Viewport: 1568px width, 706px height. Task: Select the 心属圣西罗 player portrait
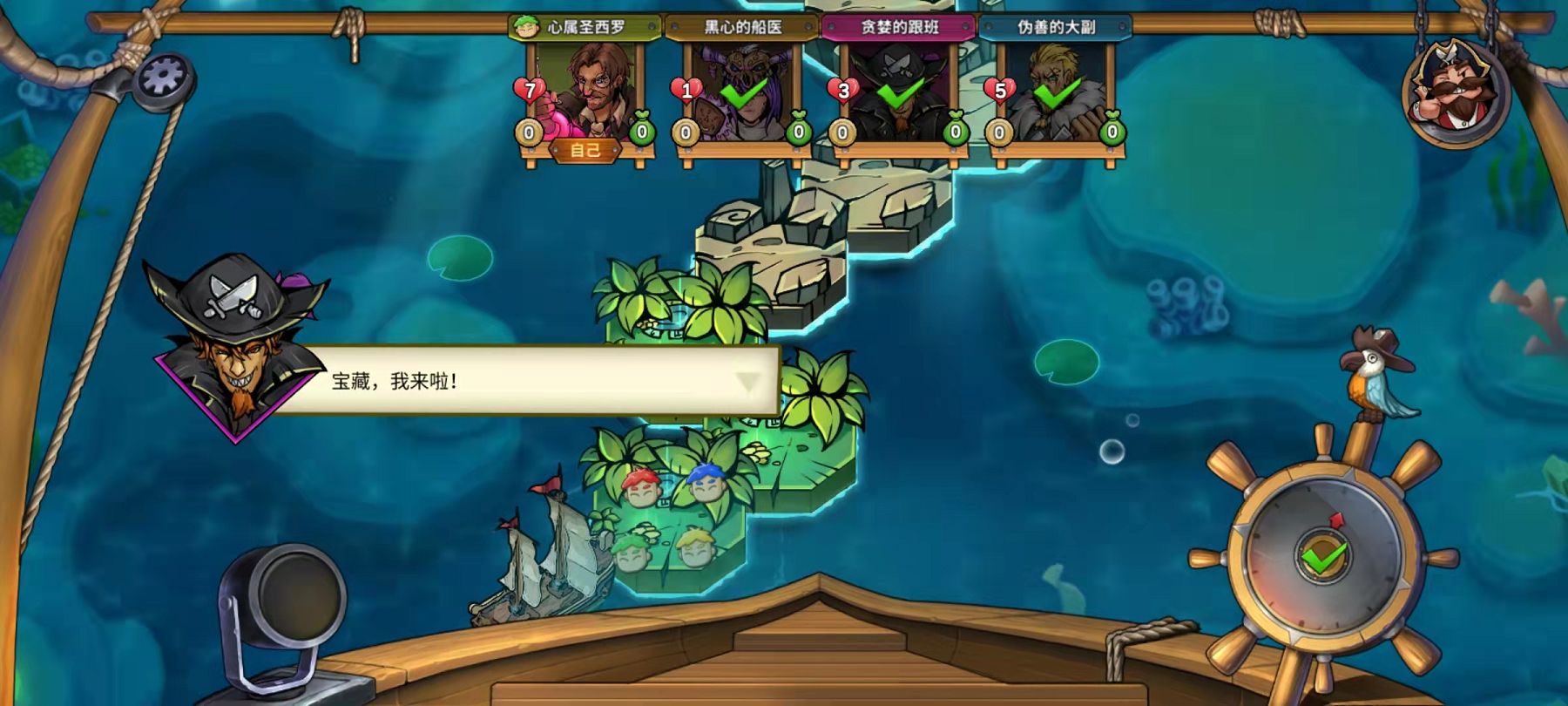click(x=587, y=93)
